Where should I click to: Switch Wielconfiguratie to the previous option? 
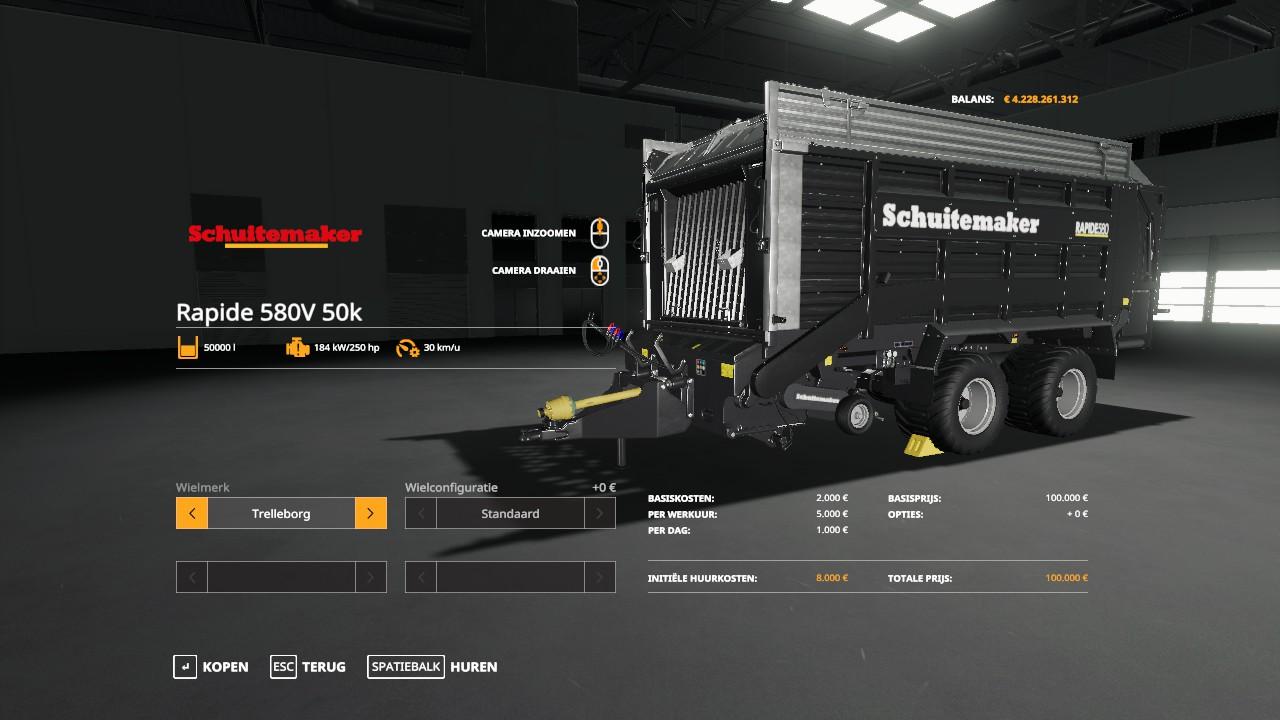pyautogui.click(x=421, y=514)
